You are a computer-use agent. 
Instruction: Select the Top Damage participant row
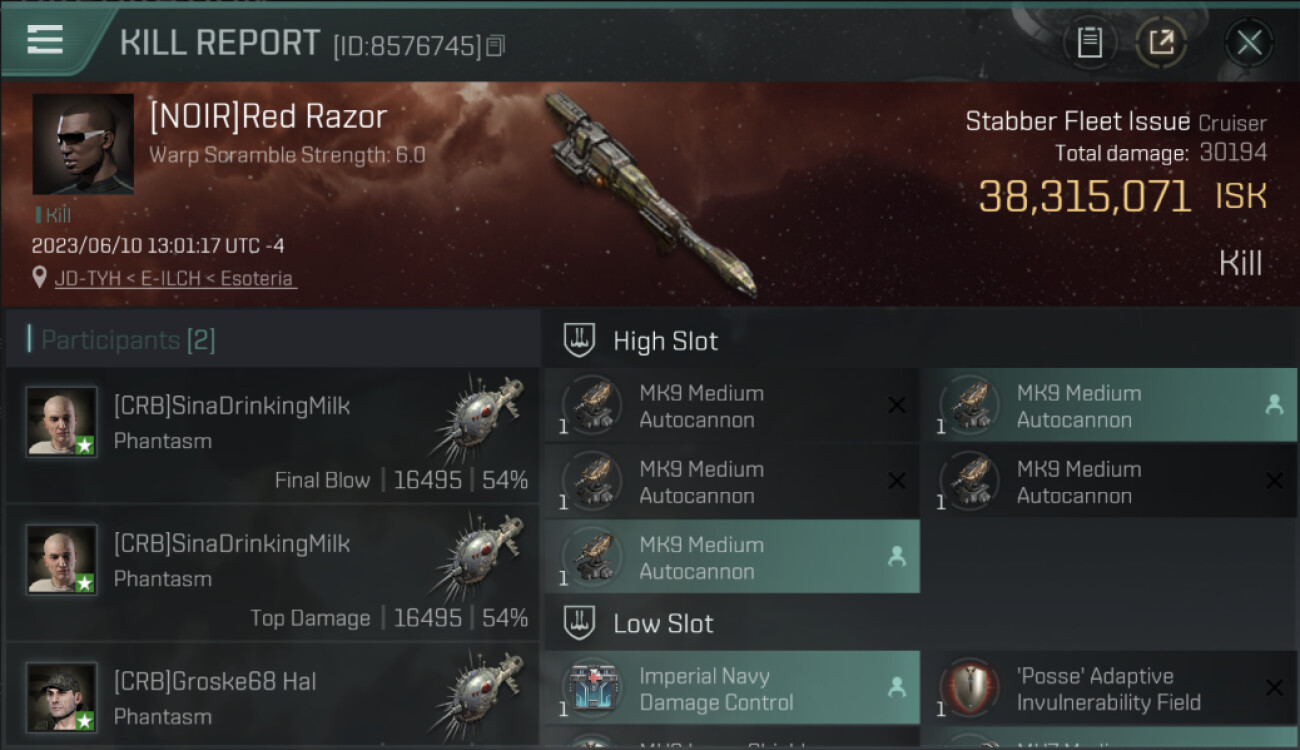272,573
